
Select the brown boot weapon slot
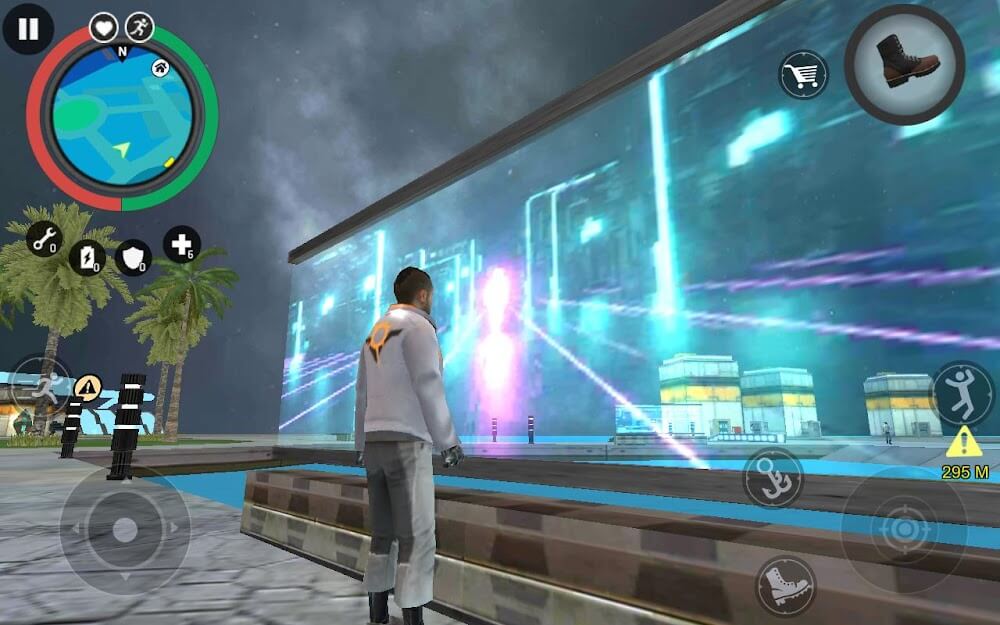point(904,64)
